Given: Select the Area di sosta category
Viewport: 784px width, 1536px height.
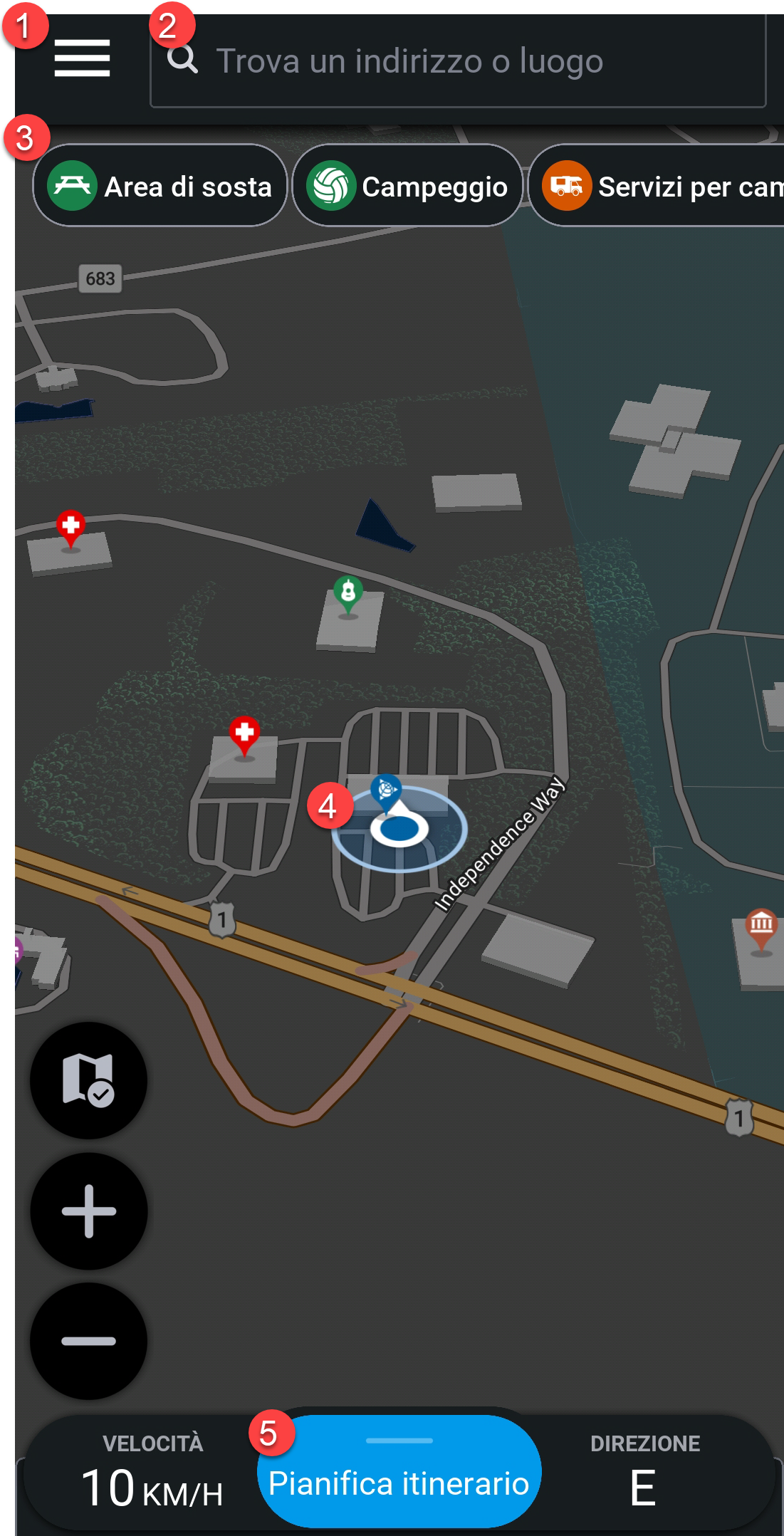Looking at the screenshot, I should (160, 186).
